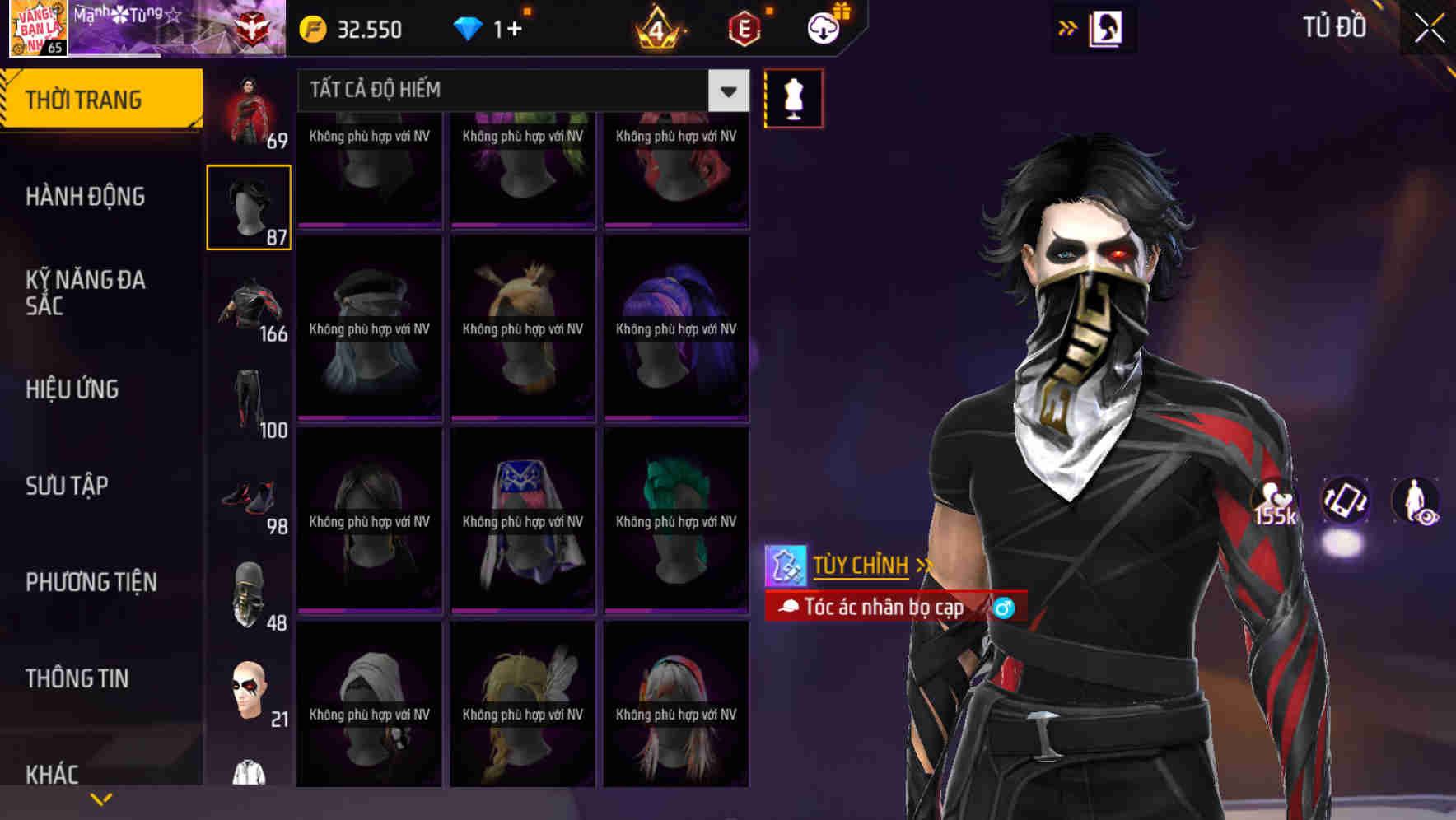Collapse the top bar with the double arrows

pos(1066,27)
